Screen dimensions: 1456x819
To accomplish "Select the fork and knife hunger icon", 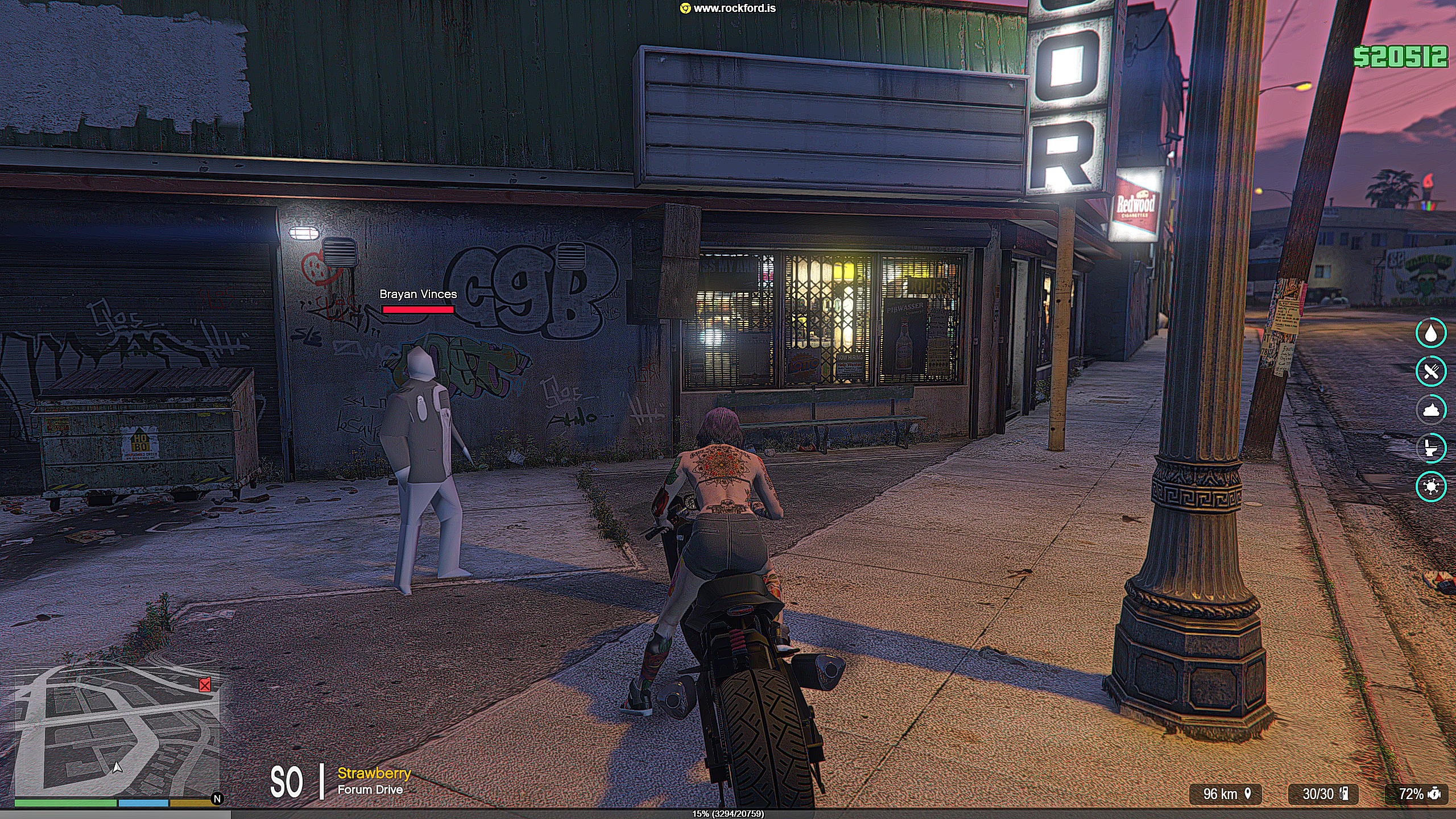I will pos(1430,372).
